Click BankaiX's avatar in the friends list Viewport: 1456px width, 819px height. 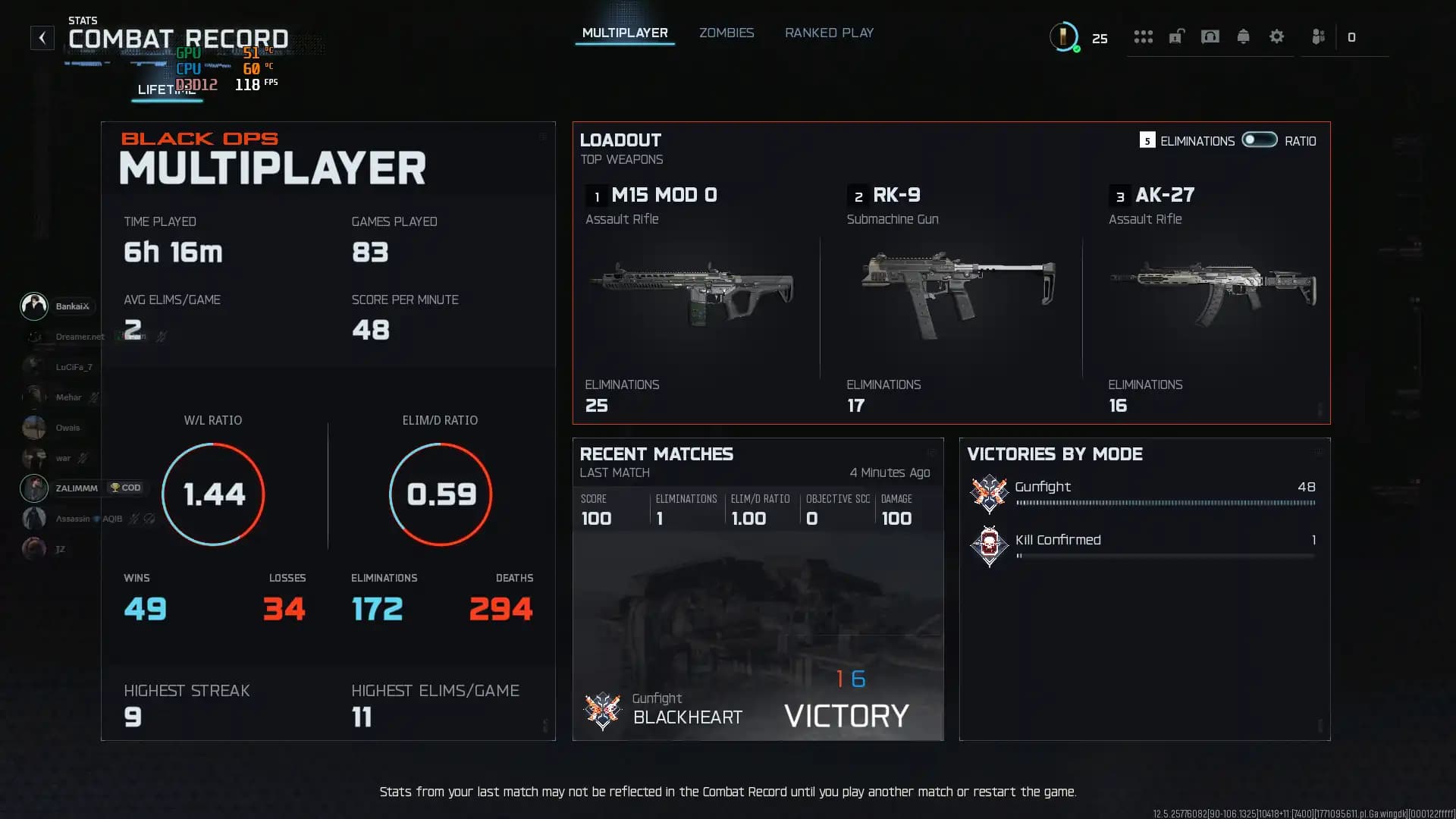tap(33, 306)
